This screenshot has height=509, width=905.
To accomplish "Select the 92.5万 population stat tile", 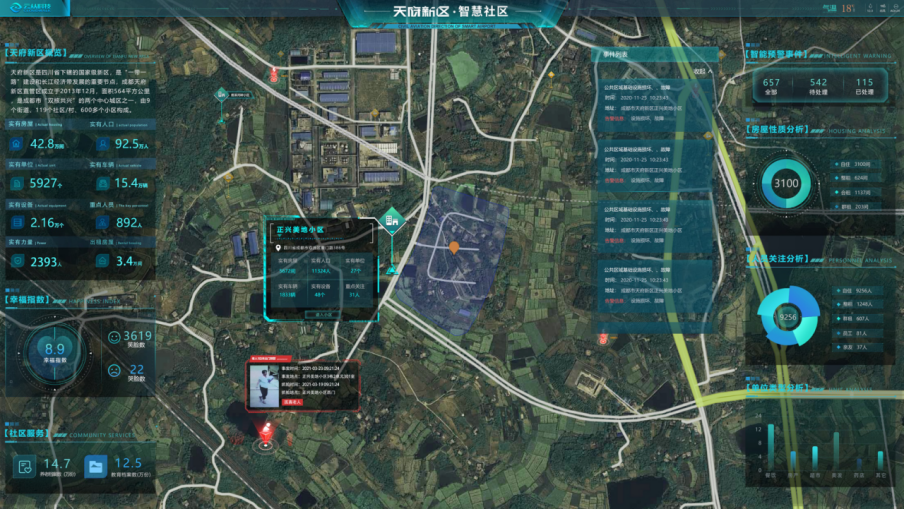I will (122, 145).
